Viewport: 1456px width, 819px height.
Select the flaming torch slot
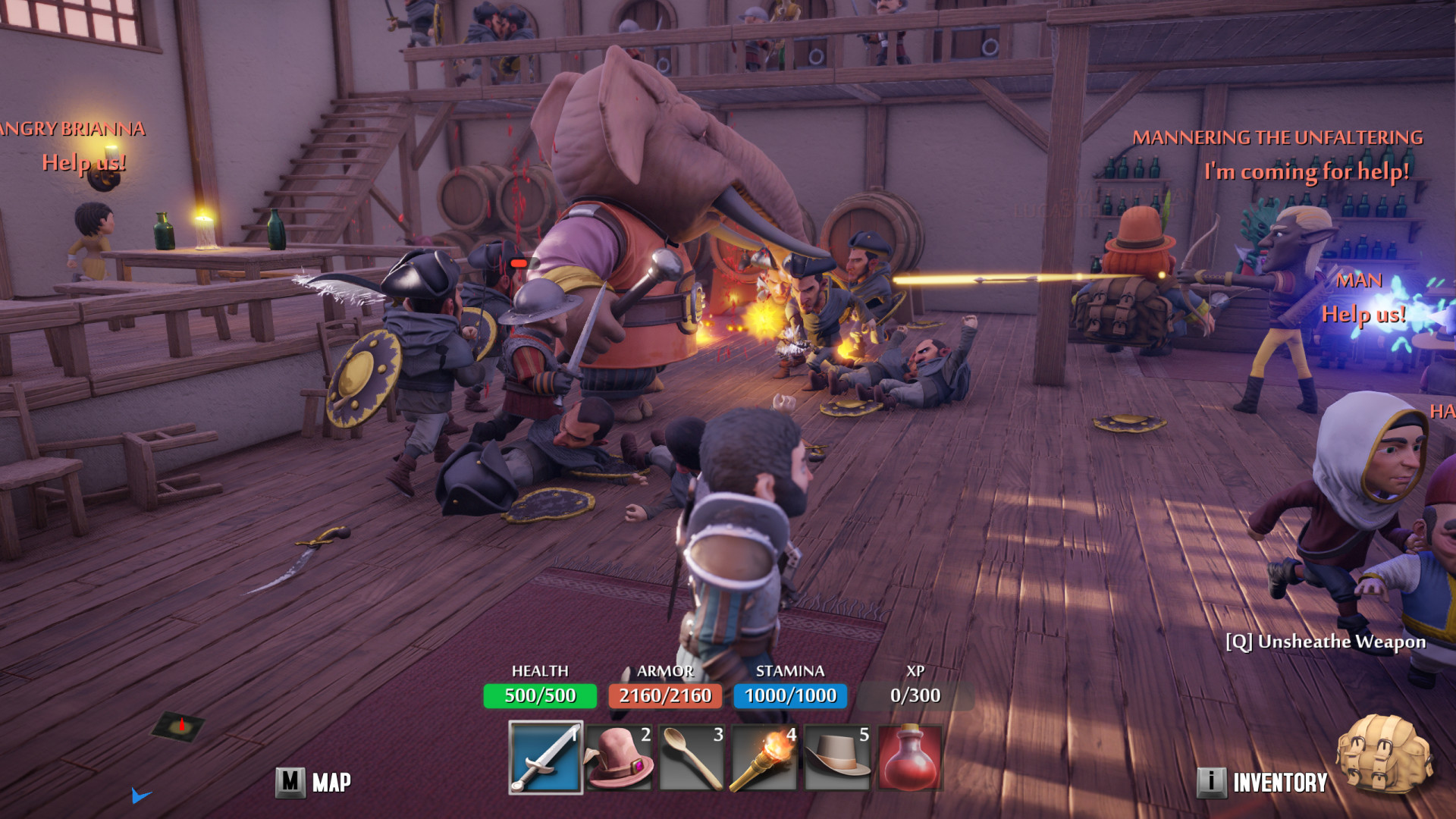pyautogui.click(x=764, y=758)
